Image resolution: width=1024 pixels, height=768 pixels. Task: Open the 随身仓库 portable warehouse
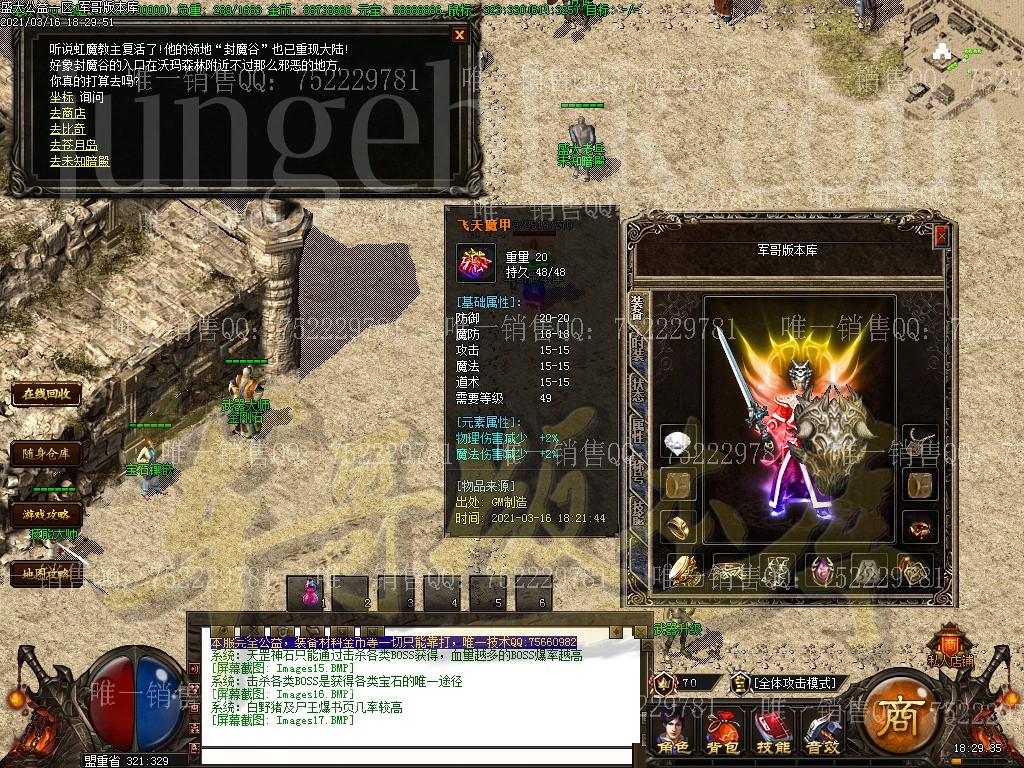click(x=46, y=454)
